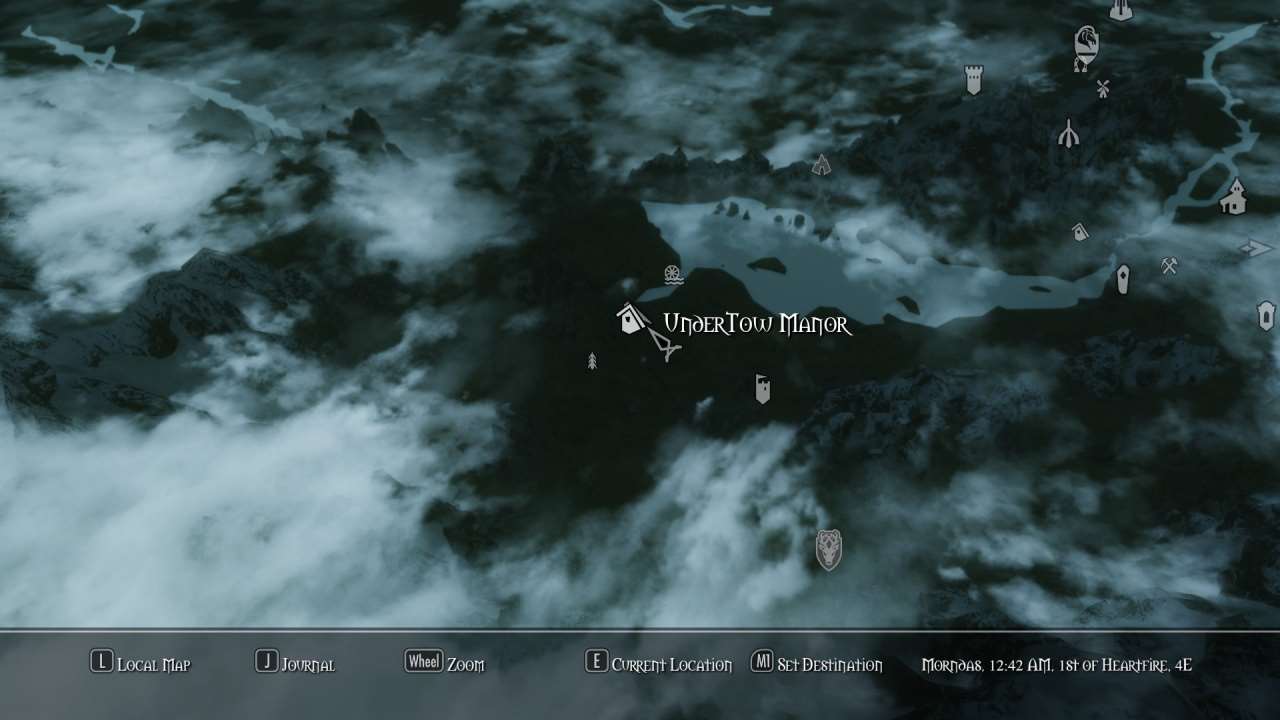Select the town building marker by the river
The width and height of the screenshot is (1280, 720).
pyautogui.click(x=1234, y=196)
